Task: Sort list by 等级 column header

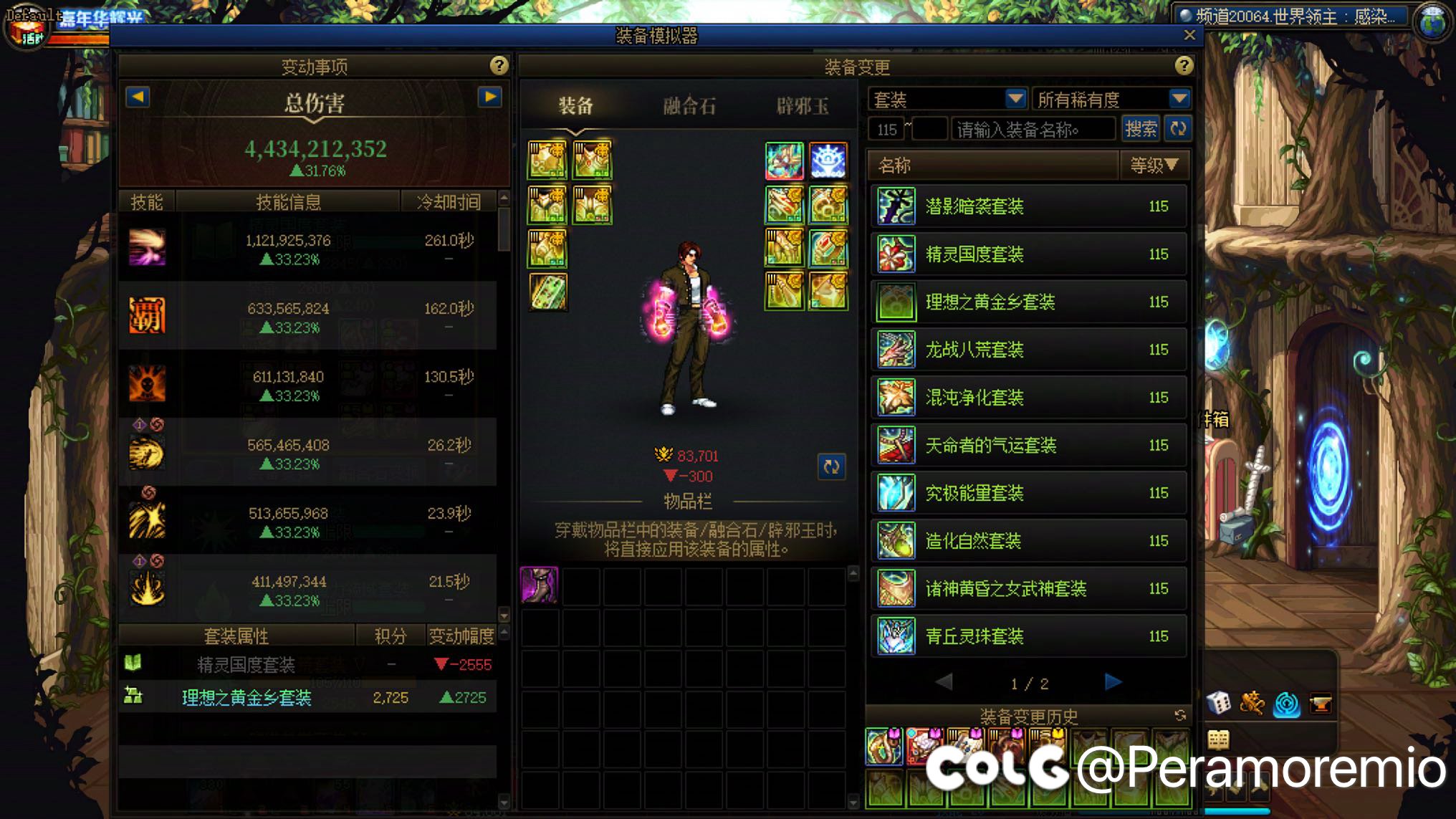Action: (1154, 166)
